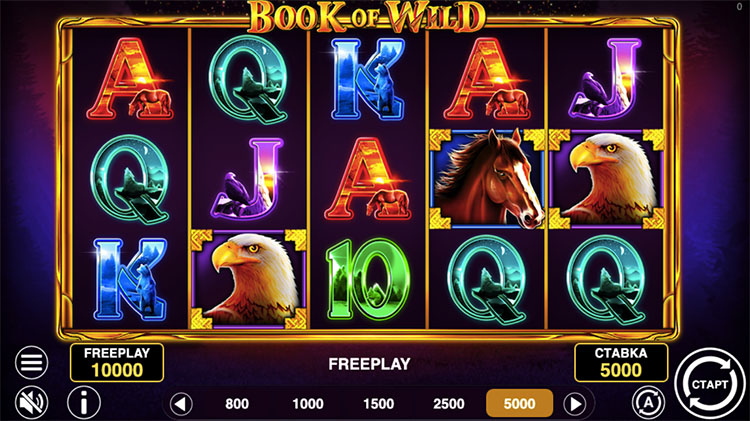Activate the autoplay A button
Screen dimensions: 750x421
[x=647, y=401]
